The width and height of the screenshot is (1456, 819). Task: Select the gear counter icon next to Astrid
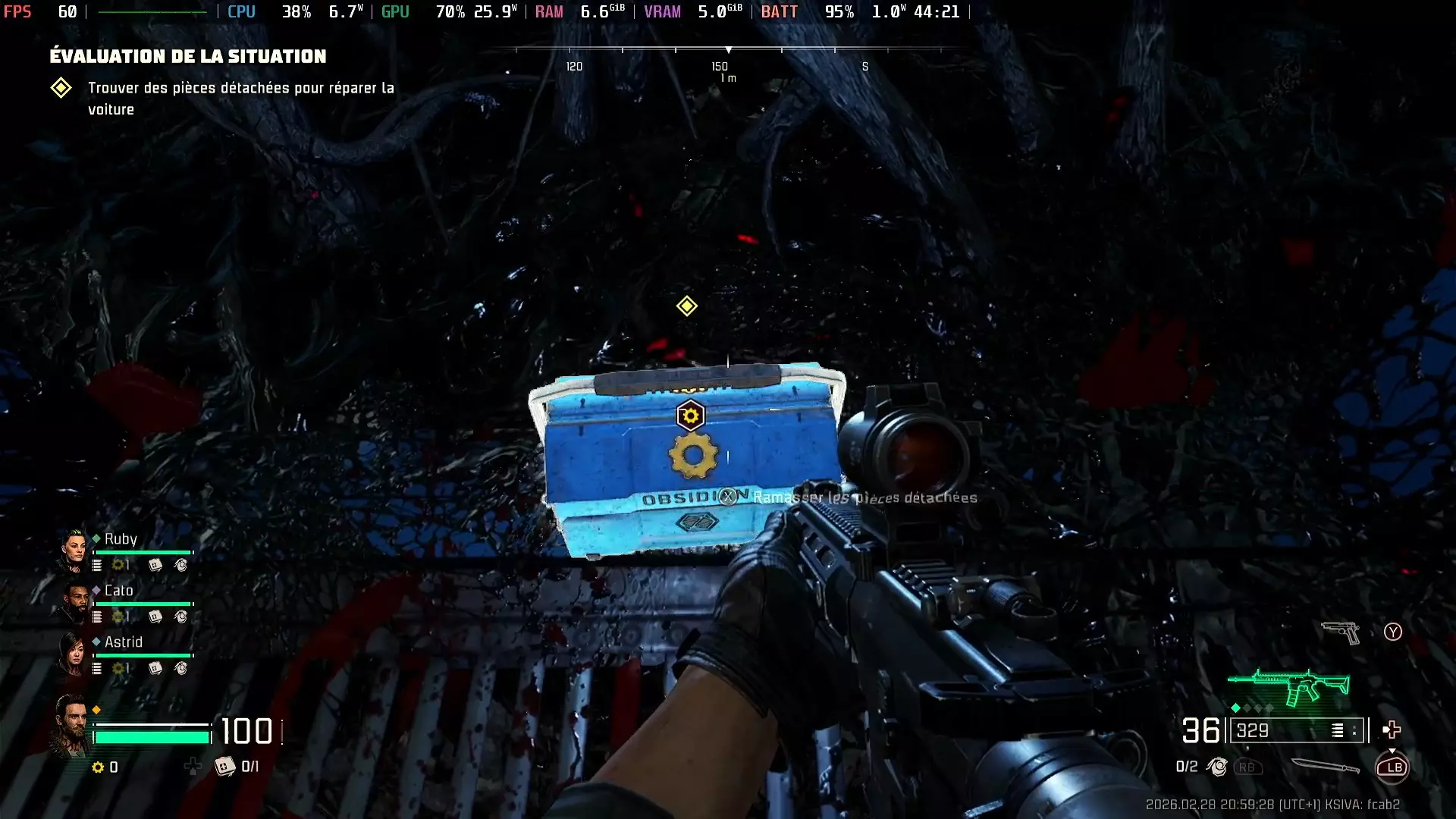(x=119, y=668)
